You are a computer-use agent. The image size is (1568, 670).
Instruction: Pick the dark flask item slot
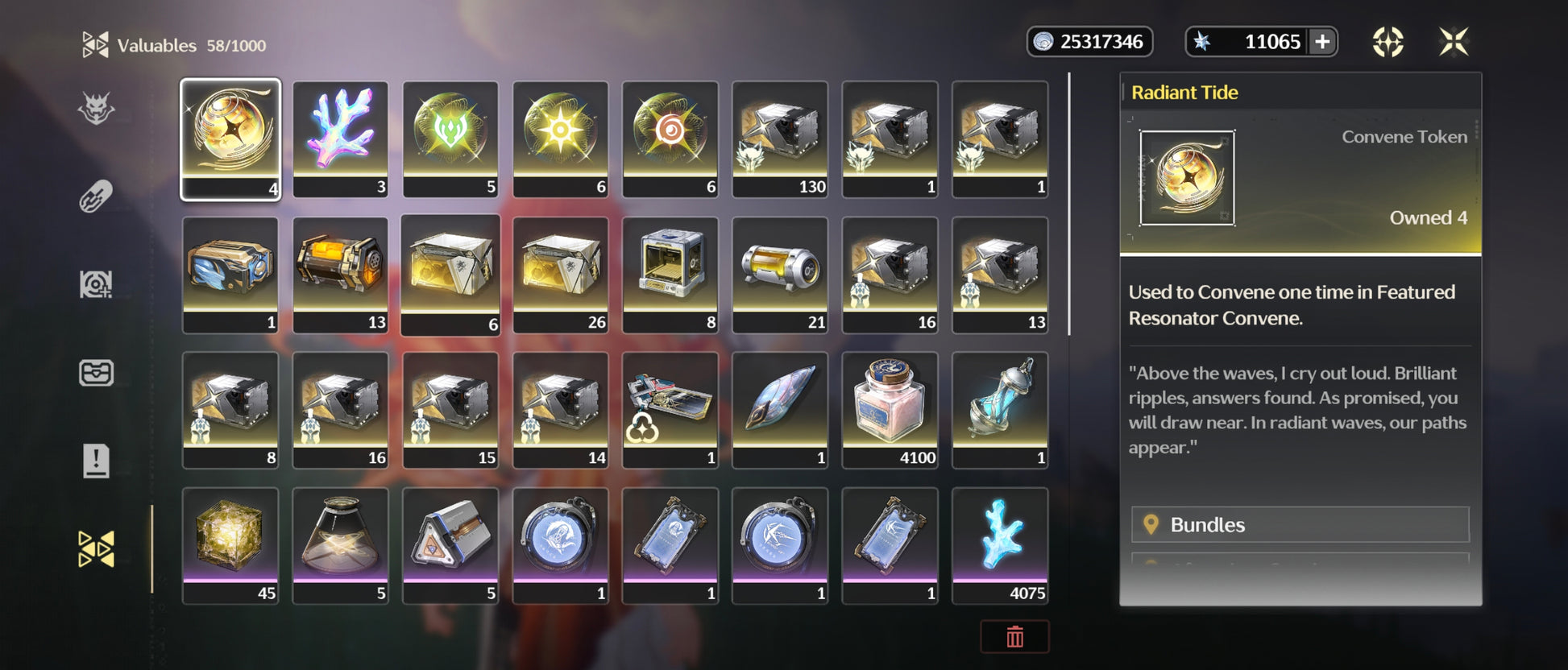[340, 544]
